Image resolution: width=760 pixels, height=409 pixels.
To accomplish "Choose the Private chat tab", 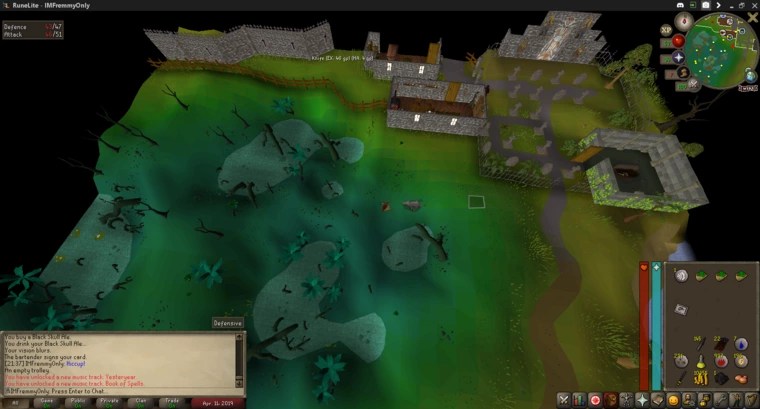I will pos(110,402).
